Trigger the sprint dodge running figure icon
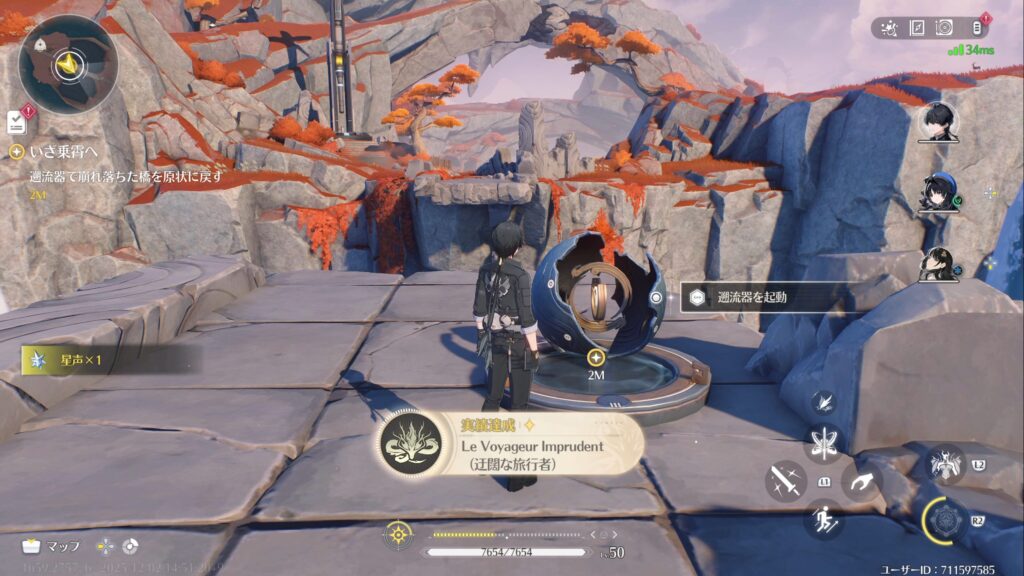Viewport: 1024px width, 576px height. (x=823, y=518)
